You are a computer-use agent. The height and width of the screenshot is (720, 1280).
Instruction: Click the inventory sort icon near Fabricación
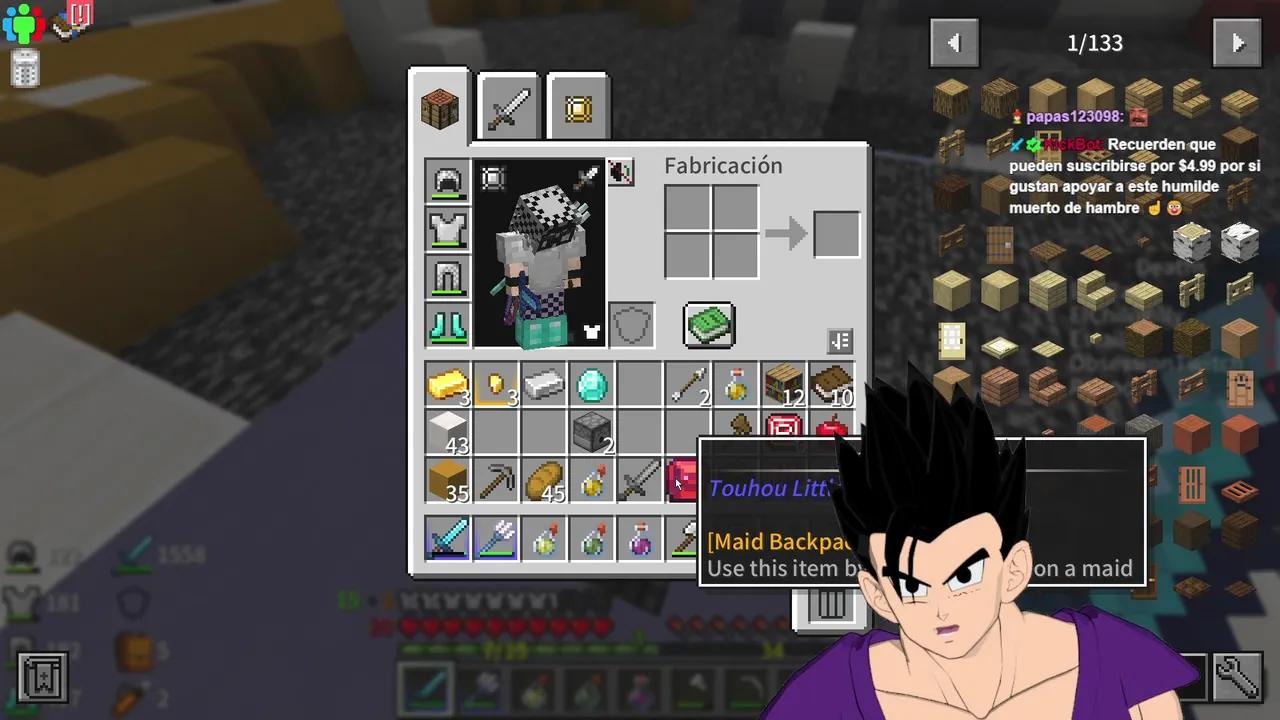[x=839, y=341]
